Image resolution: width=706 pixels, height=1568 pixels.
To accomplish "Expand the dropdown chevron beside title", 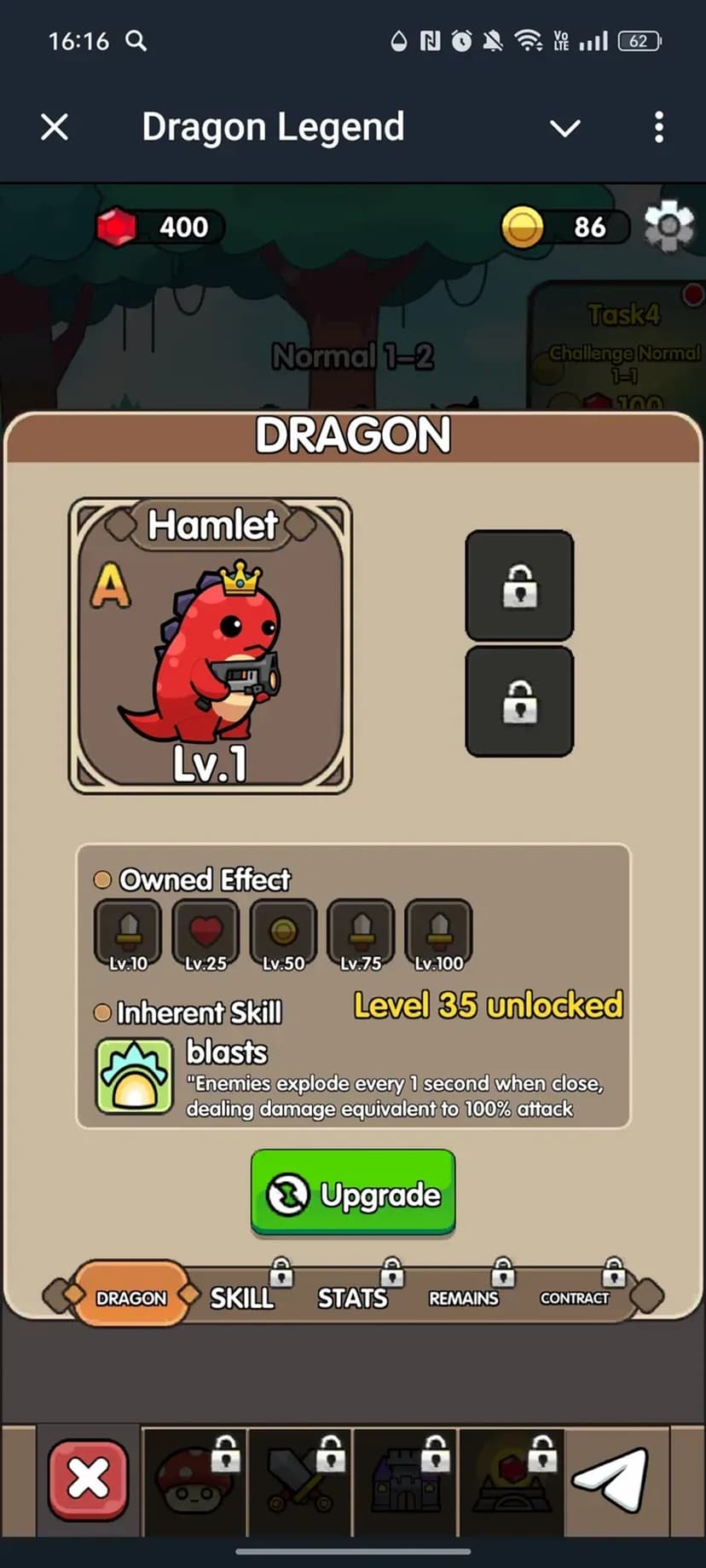I will point(564,128).
